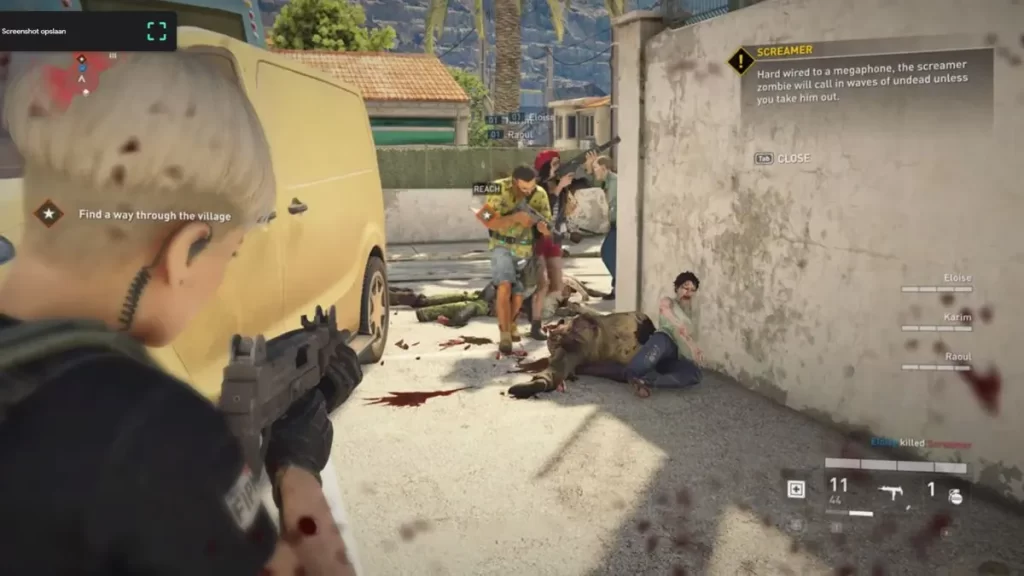Select the grenade slot

(955, 494)
